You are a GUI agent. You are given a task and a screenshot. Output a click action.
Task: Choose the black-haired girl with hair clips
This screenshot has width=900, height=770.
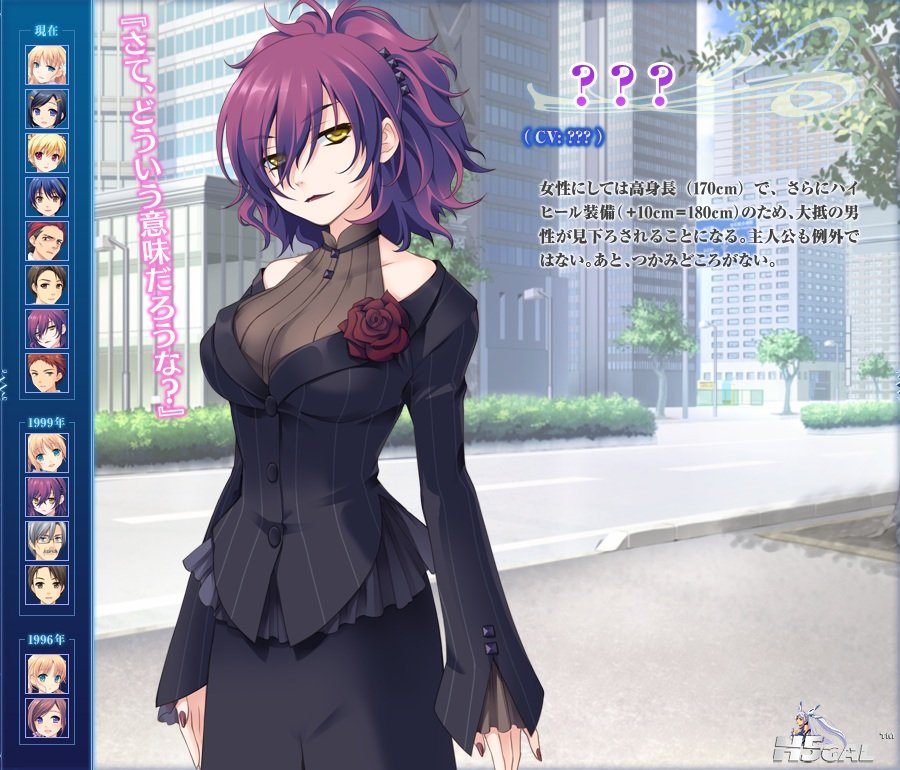tap(47, 109)
